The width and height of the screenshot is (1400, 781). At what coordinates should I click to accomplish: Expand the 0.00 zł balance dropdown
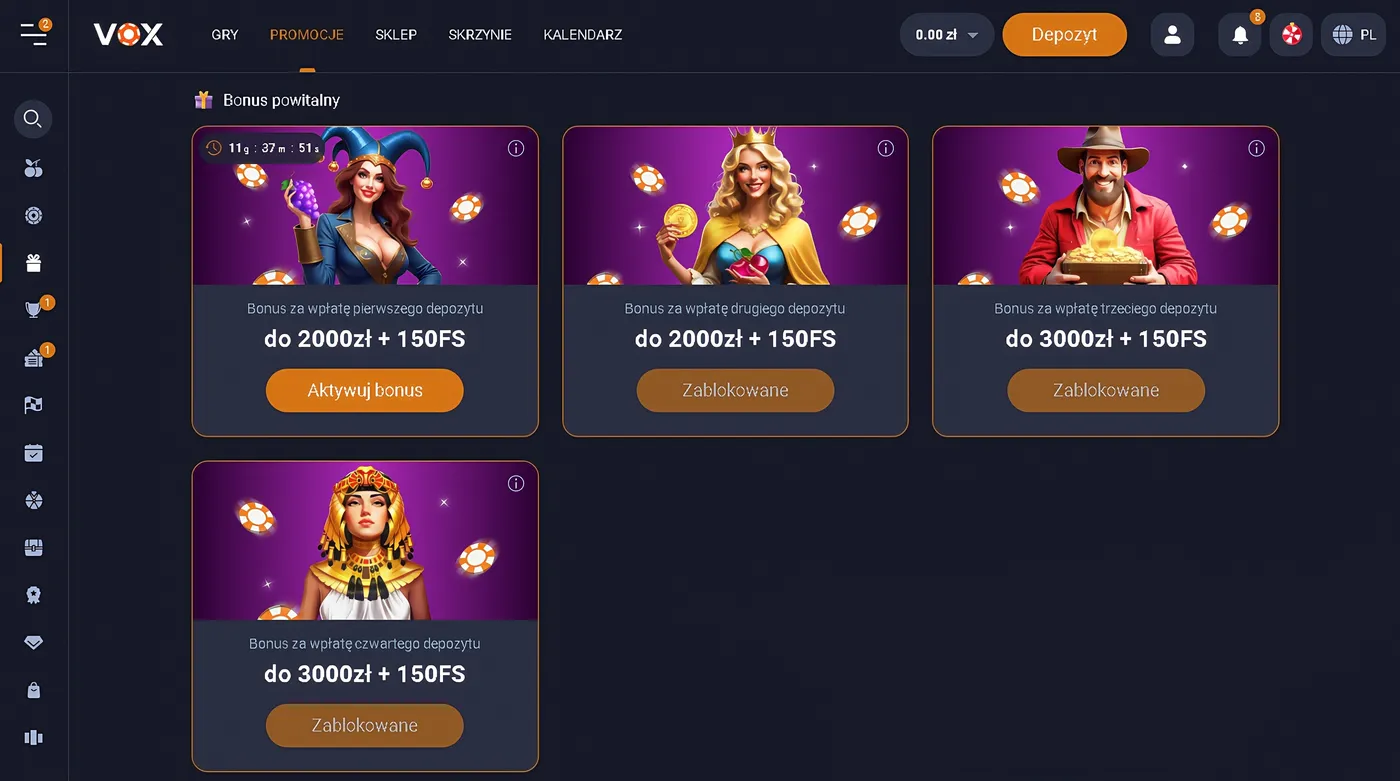click(x=946, y=34)
